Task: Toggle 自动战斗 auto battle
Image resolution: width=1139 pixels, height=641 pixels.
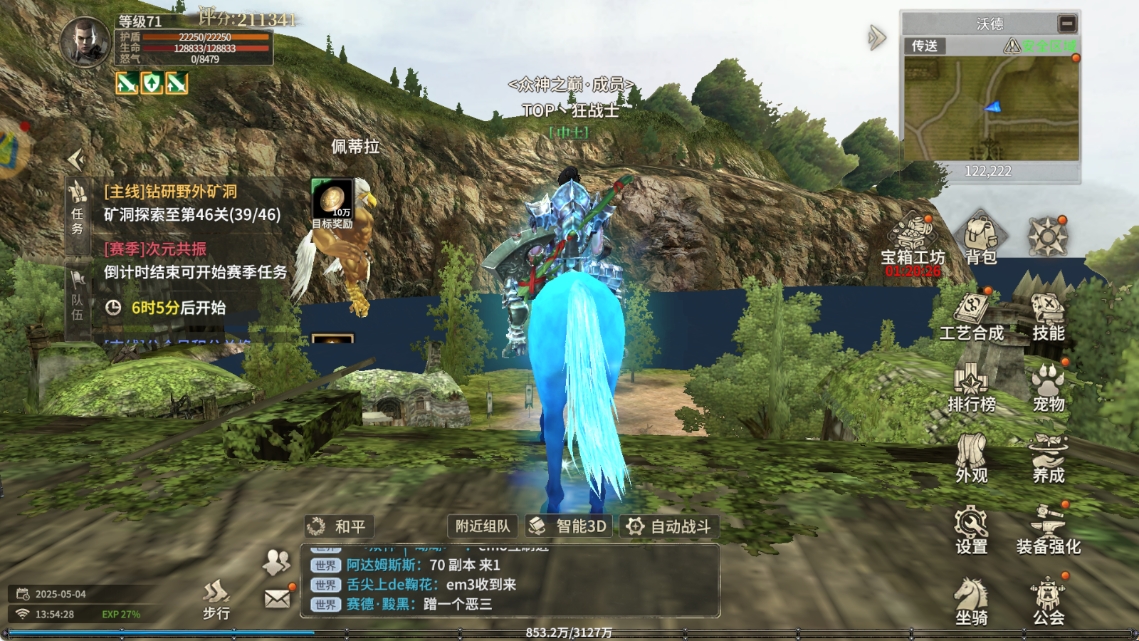Action: [669, 526]
